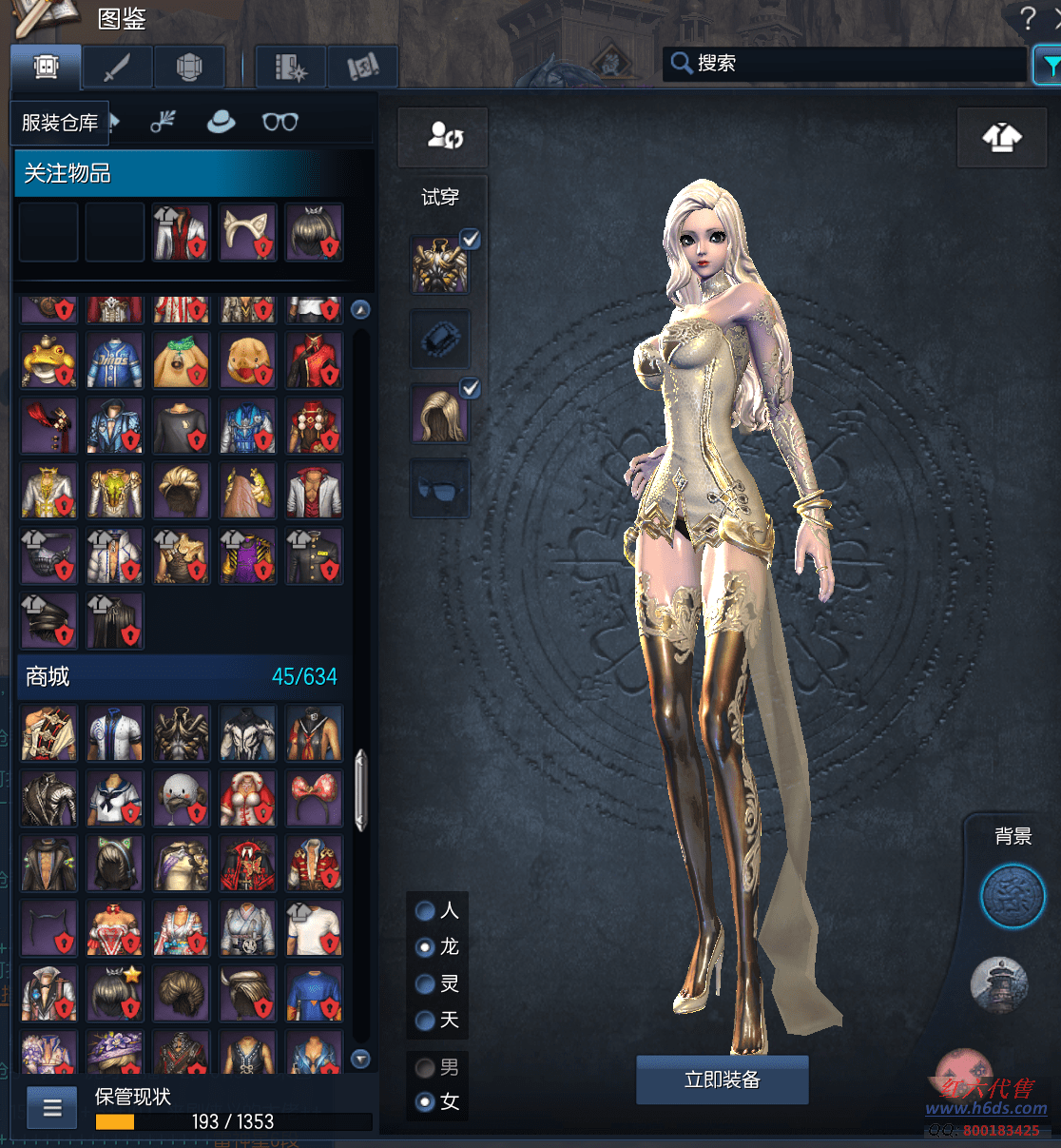Switch to the glasses category filter
Image resolution: width=1061 pixels, height=1148 pixels.
point(280,122)
